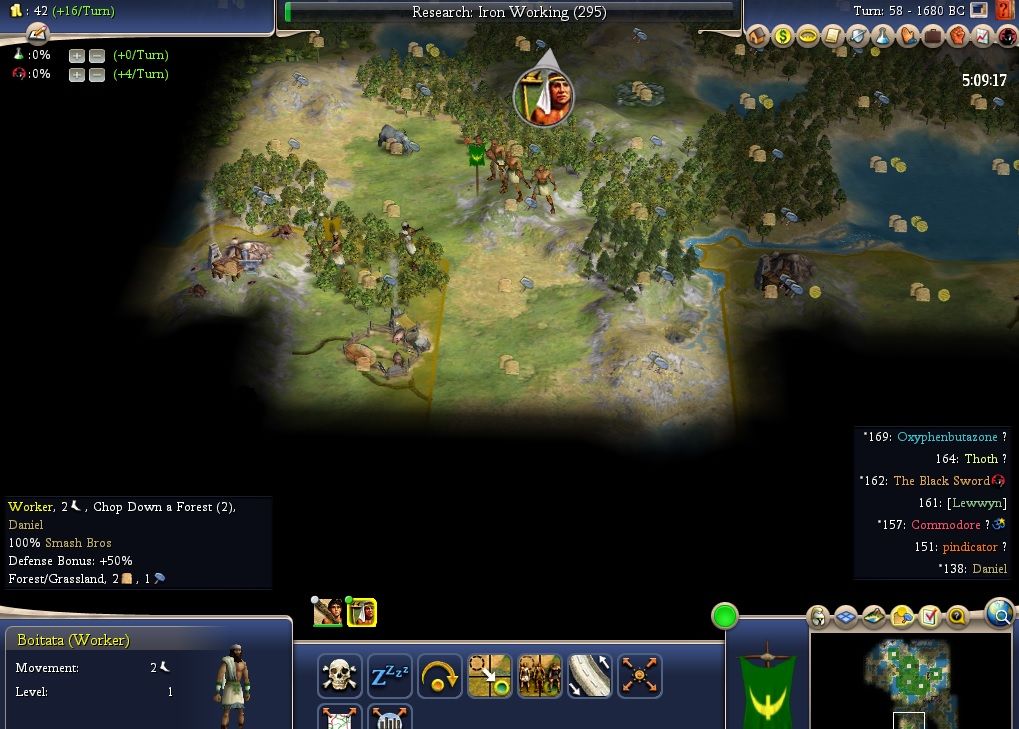This screenshot has width=1019, height=729.
Task: Choose the Build Road route-to action
Action: click(590, 677)
